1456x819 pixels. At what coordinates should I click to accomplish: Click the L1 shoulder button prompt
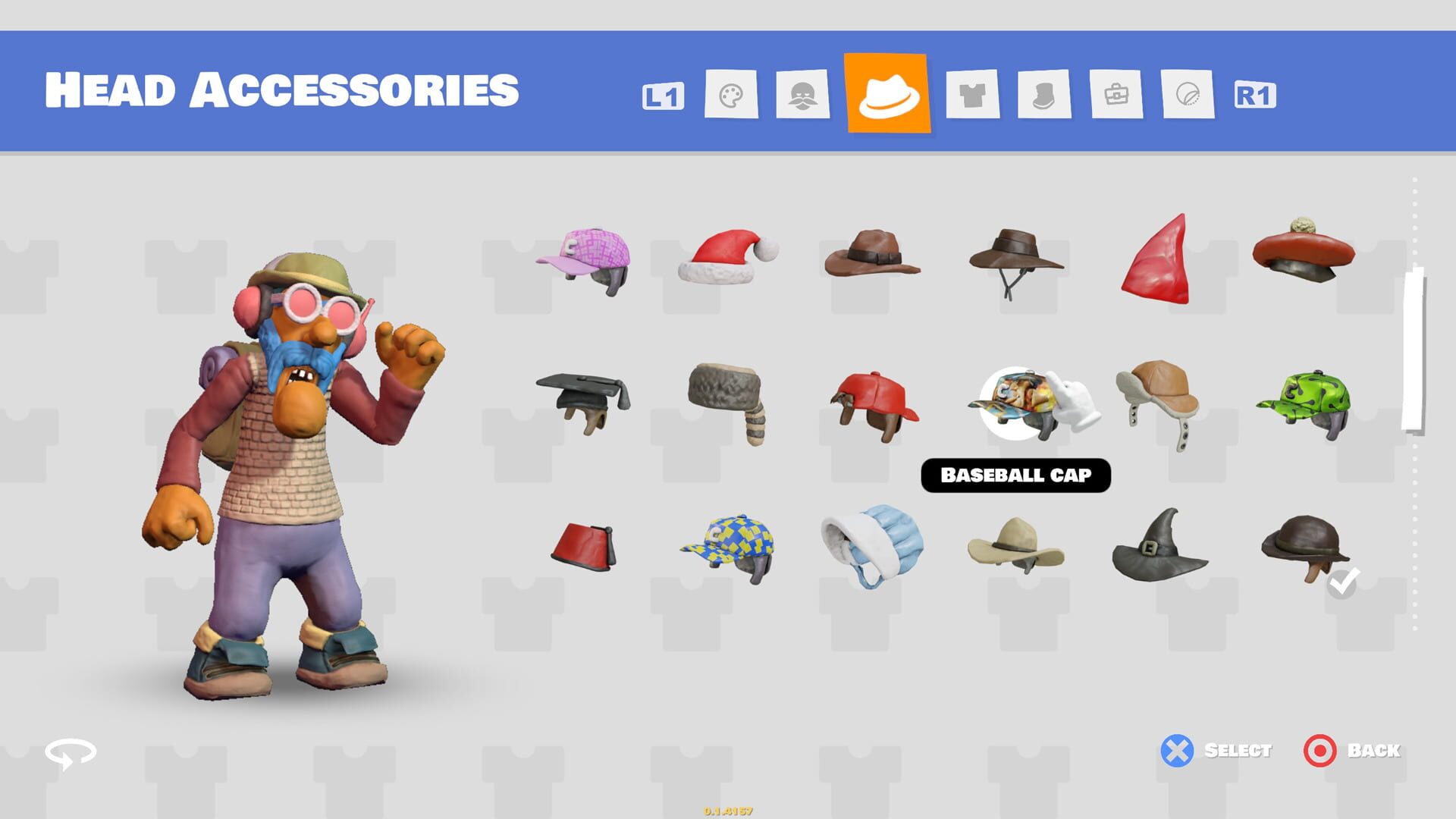pos(664,97)
